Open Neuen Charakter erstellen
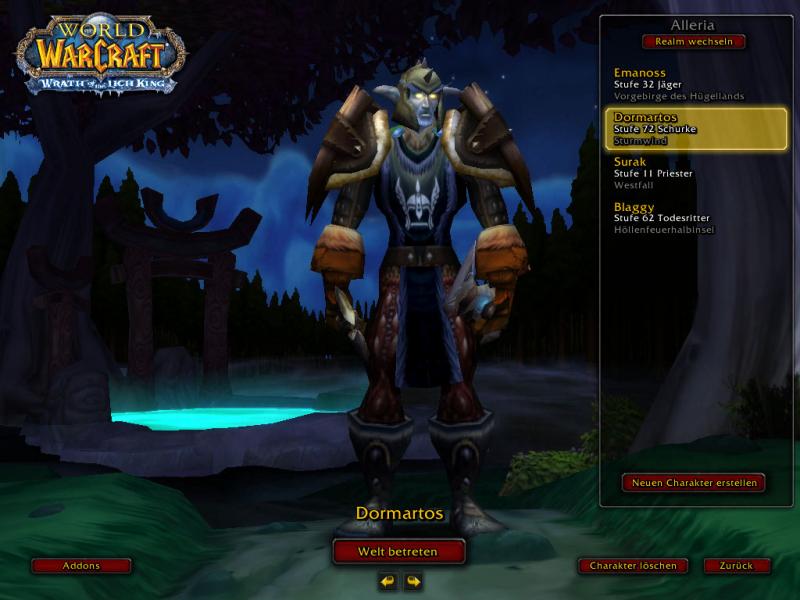This screenshot has width=800, height=600. [693, 482]
